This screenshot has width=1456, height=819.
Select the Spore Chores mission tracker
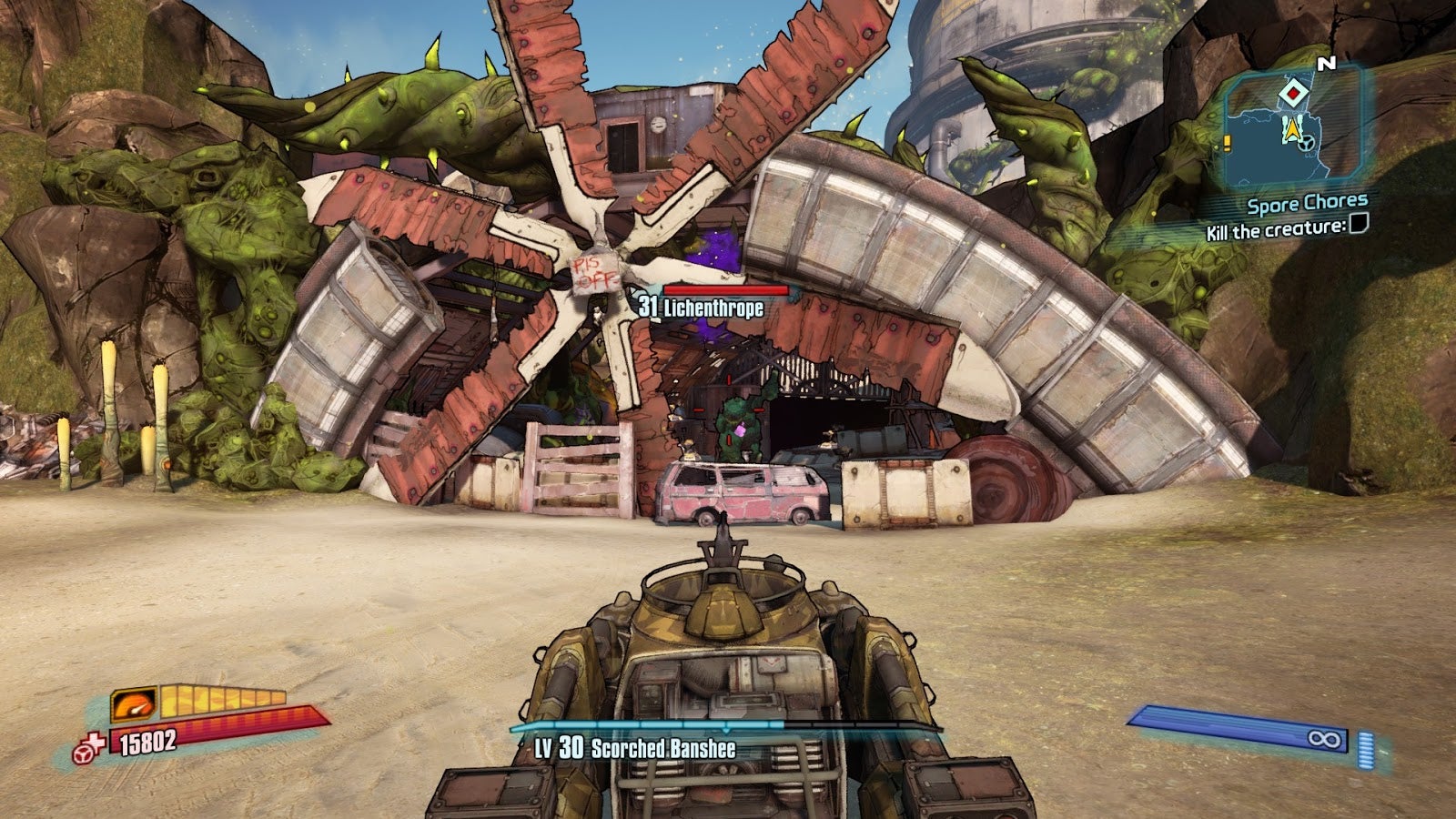tap(1307, 204)
